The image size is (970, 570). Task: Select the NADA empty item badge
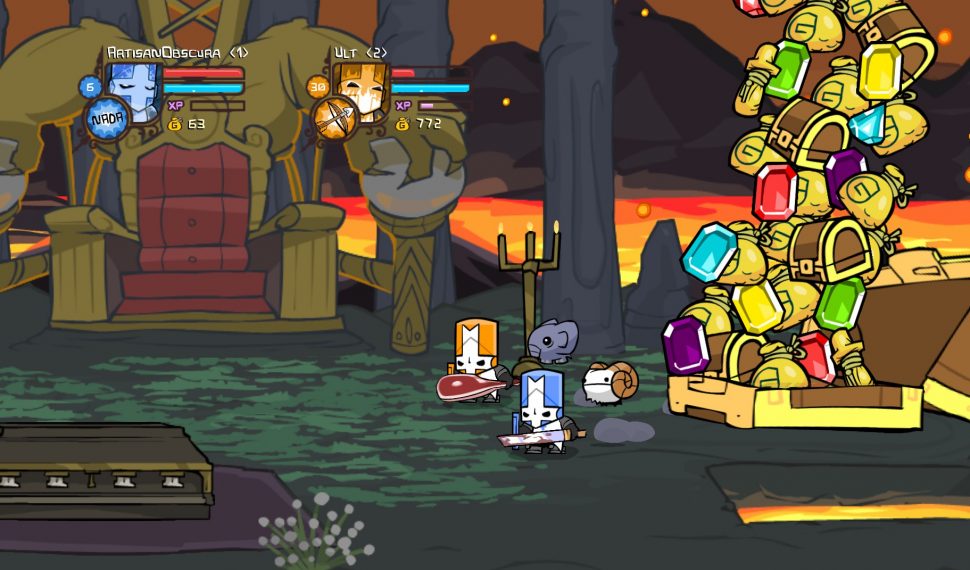(105, 120)
